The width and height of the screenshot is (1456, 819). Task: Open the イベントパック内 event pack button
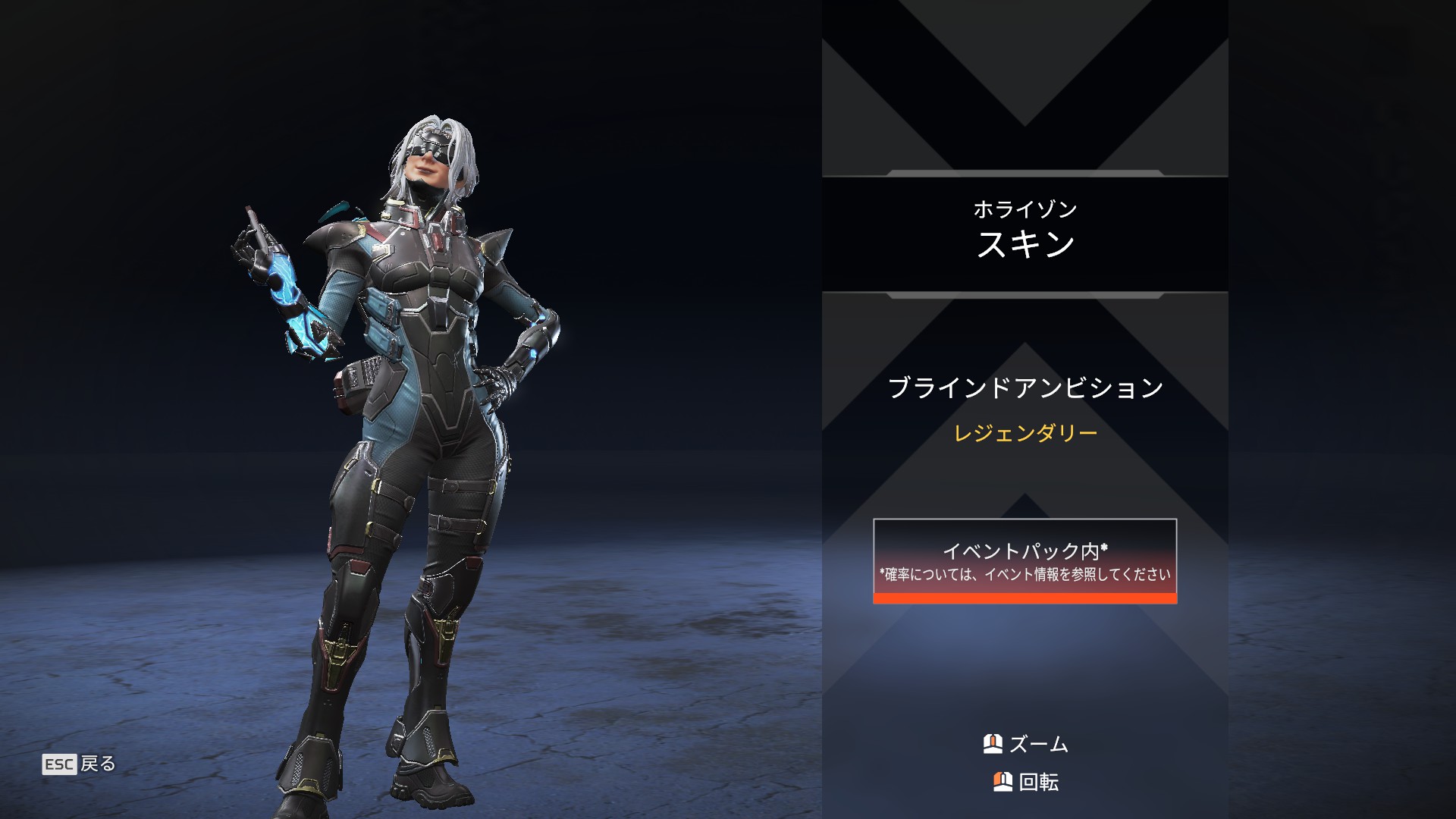coord(1025,561)
